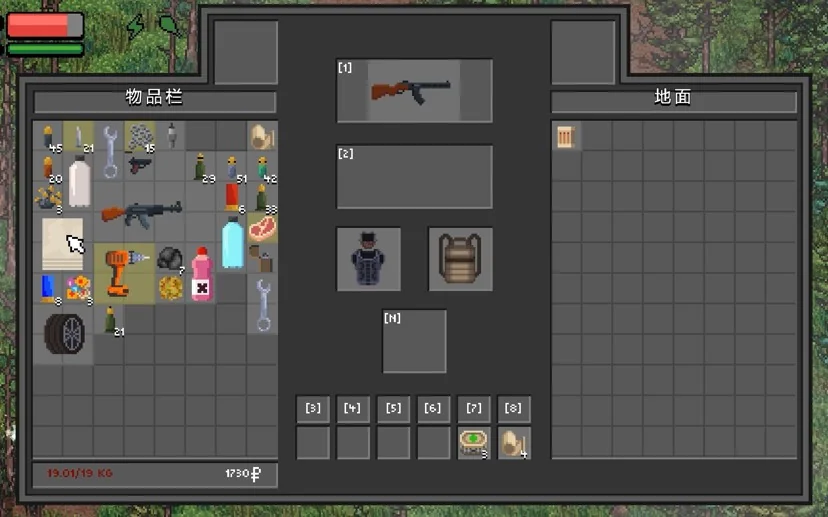The image size is (828, 517).
Task: Pick up the raw meat item
Action: pyautogui.click(x=262, y=228)
